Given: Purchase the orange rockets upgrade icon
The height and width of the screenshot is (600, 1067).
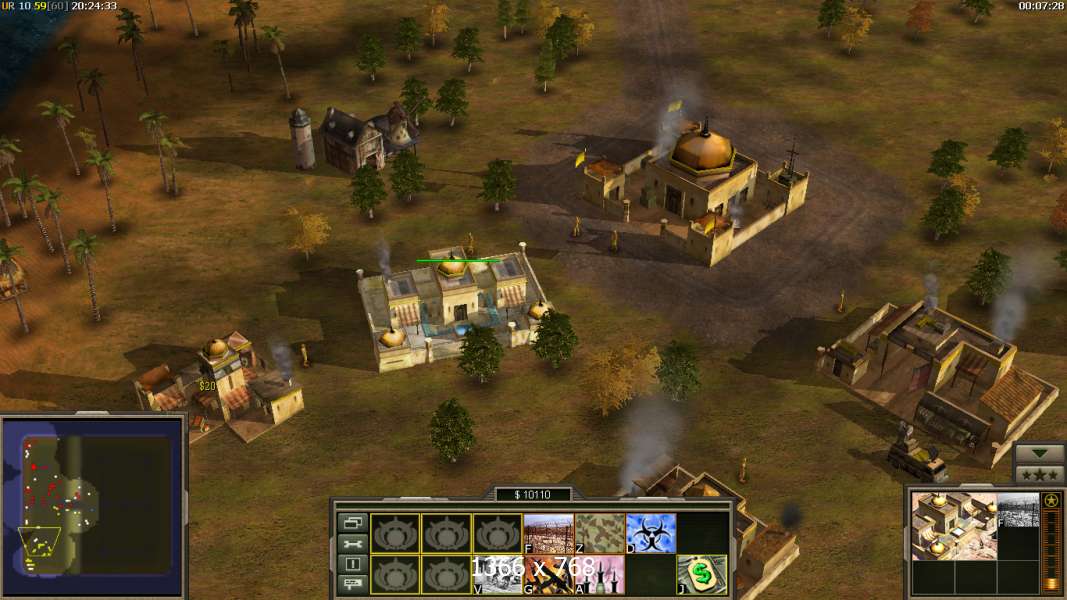Looking at the screenshot, I should click(548, 575).
